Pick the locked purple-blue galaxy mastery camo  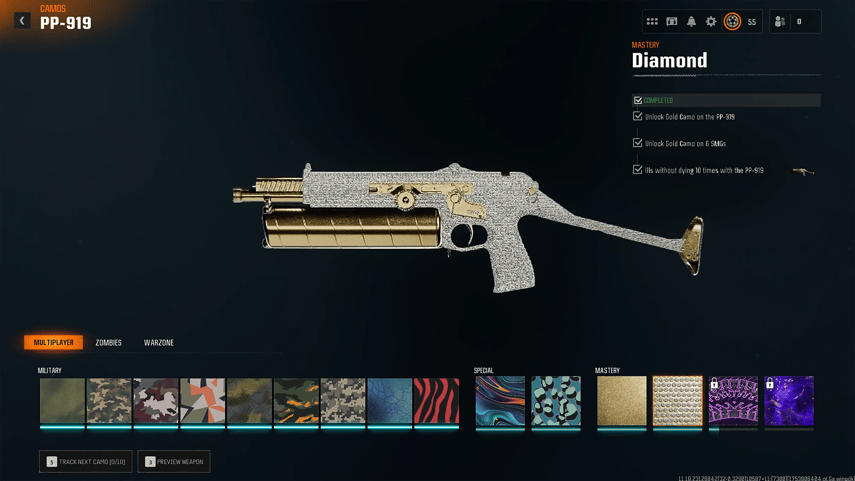(x=789, y=401)
